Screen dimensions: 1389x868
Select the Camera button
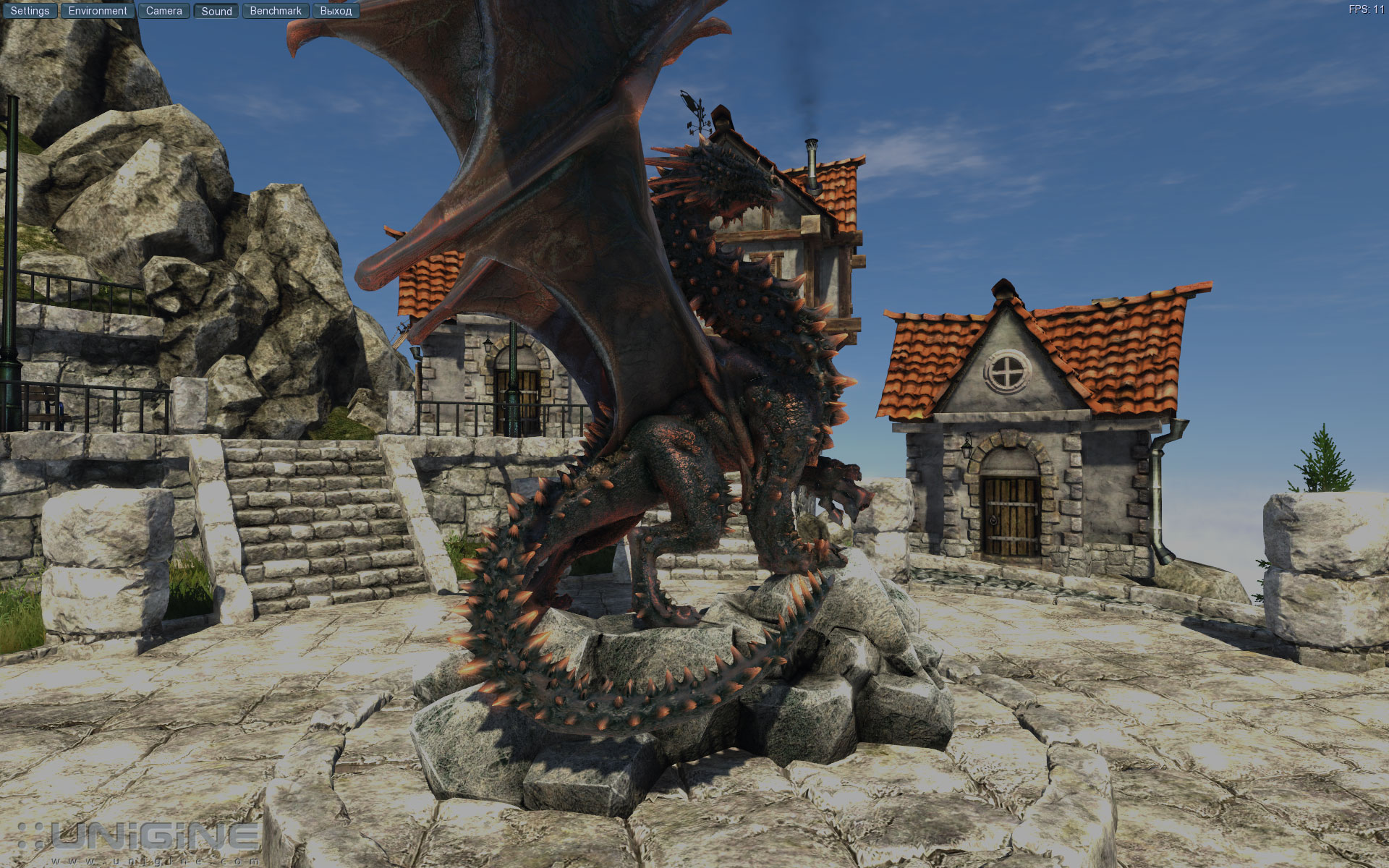[x=164, y=11]
